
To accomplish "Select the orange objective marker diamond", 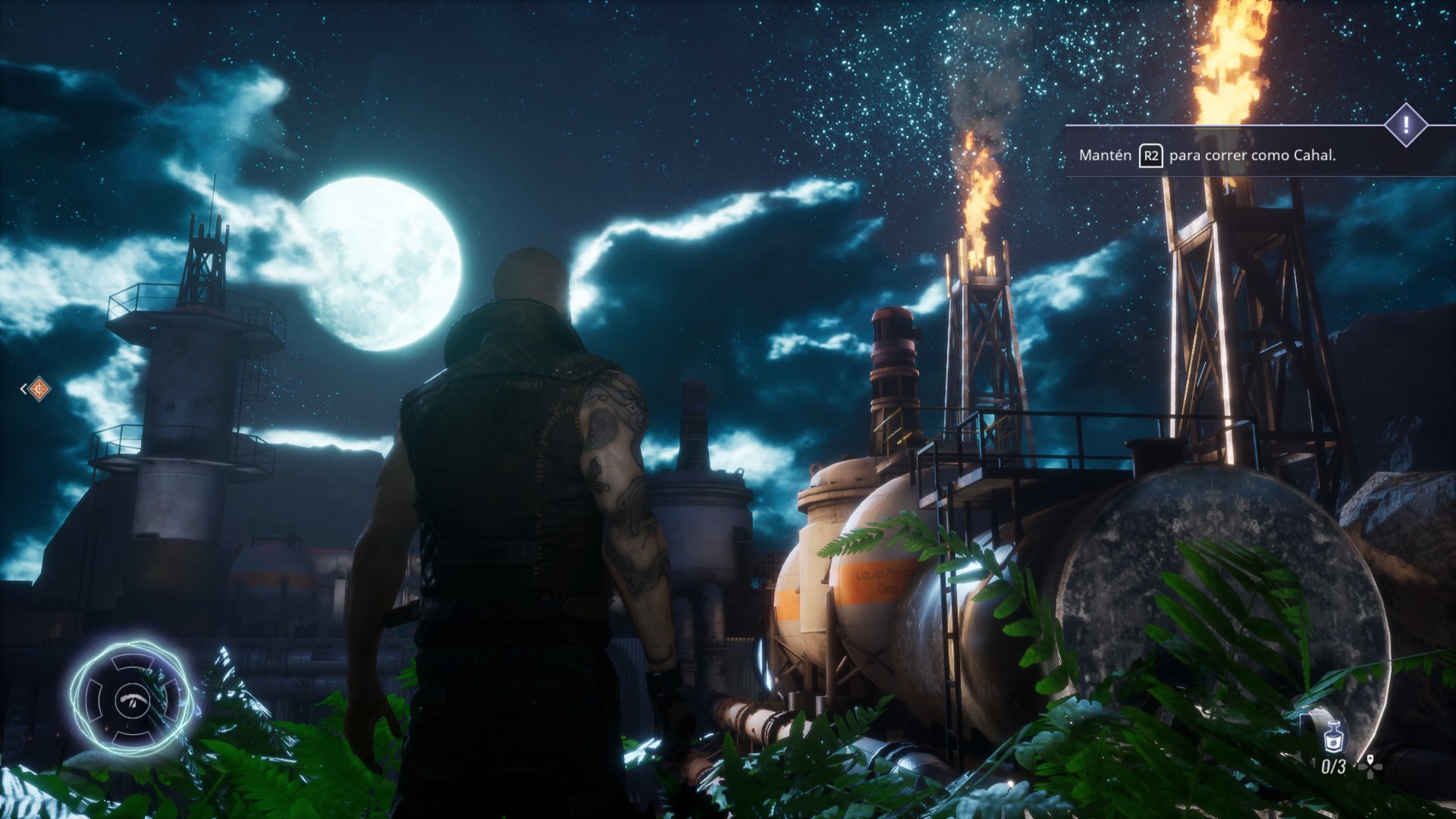I will (x=39, y=389).
